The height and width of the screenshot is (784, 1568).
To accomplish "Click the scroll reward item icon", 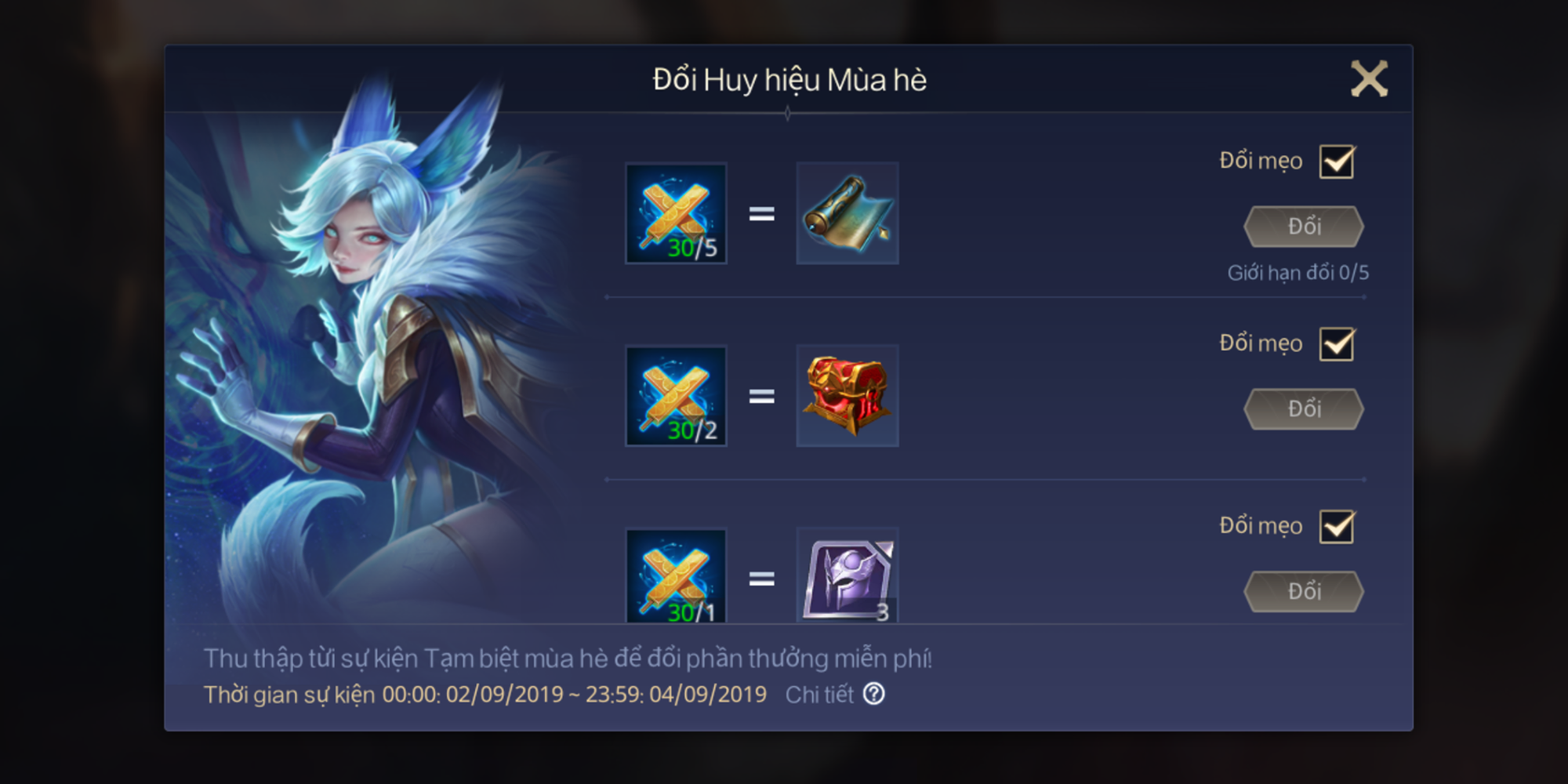I will point(848,213).
